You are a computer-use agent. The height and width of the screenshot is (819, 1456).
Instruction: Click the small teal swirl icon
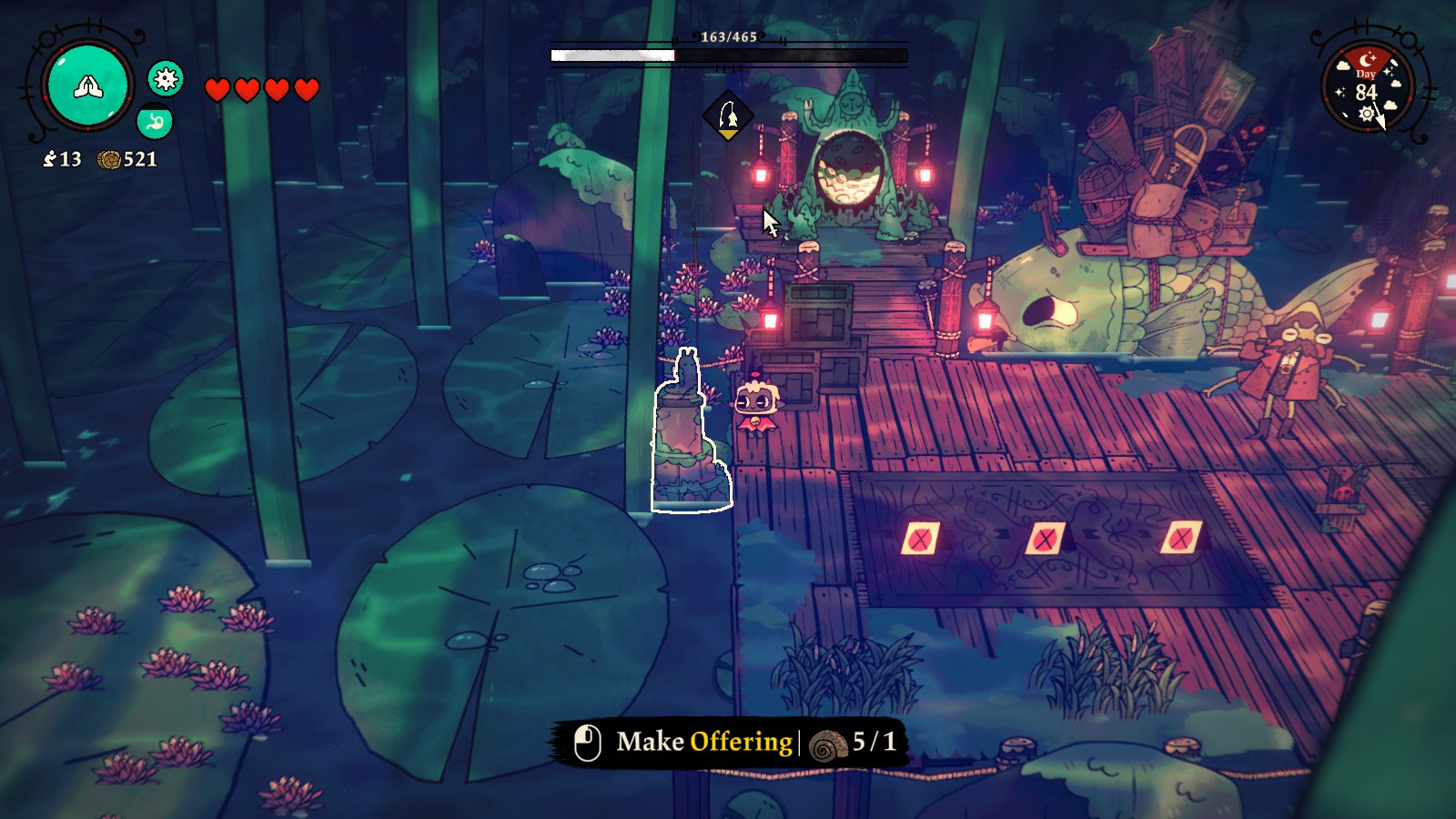point(155,122)
